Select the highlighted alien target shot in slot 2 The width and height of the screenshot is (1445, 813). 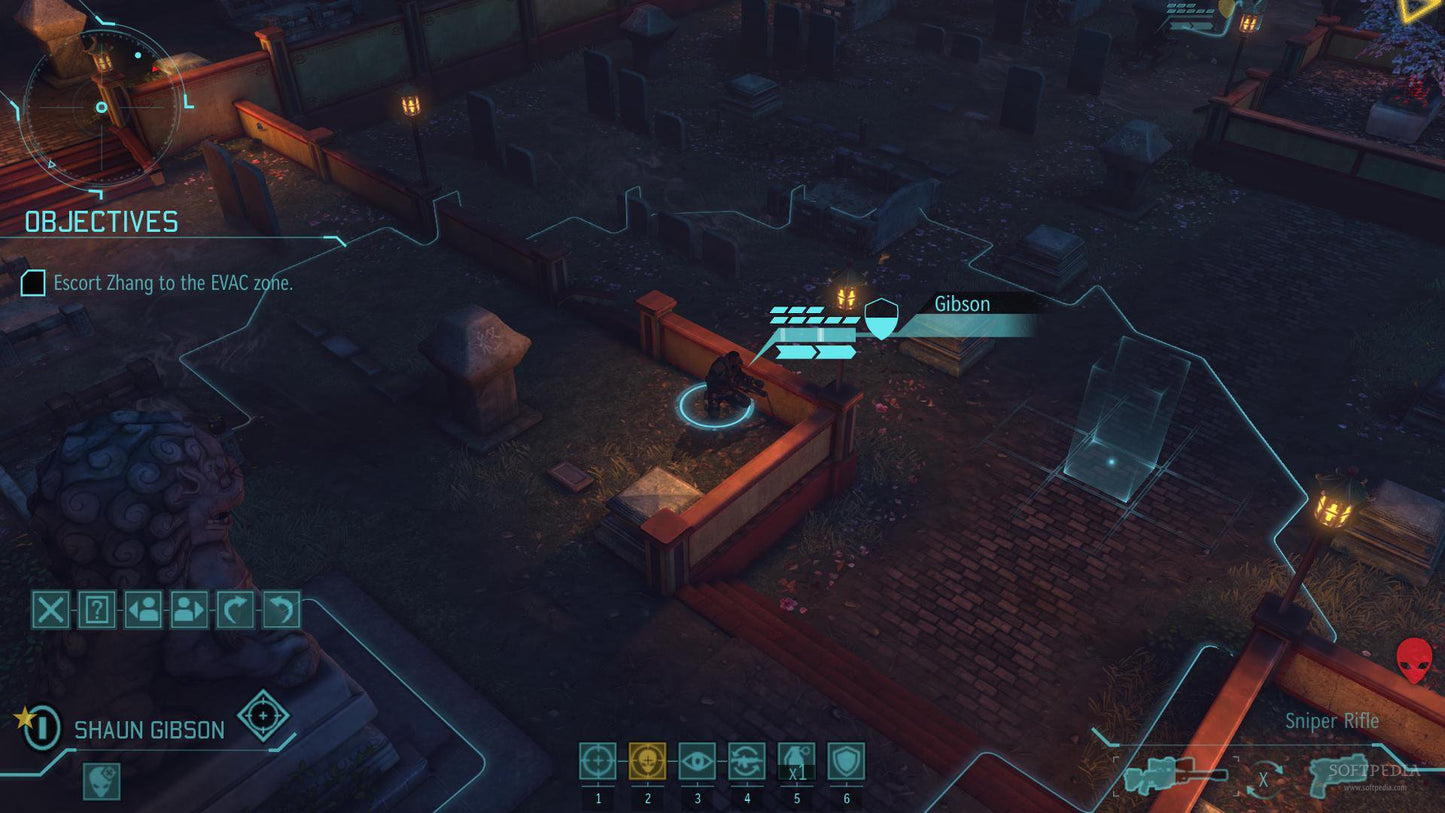coord(646,762)
